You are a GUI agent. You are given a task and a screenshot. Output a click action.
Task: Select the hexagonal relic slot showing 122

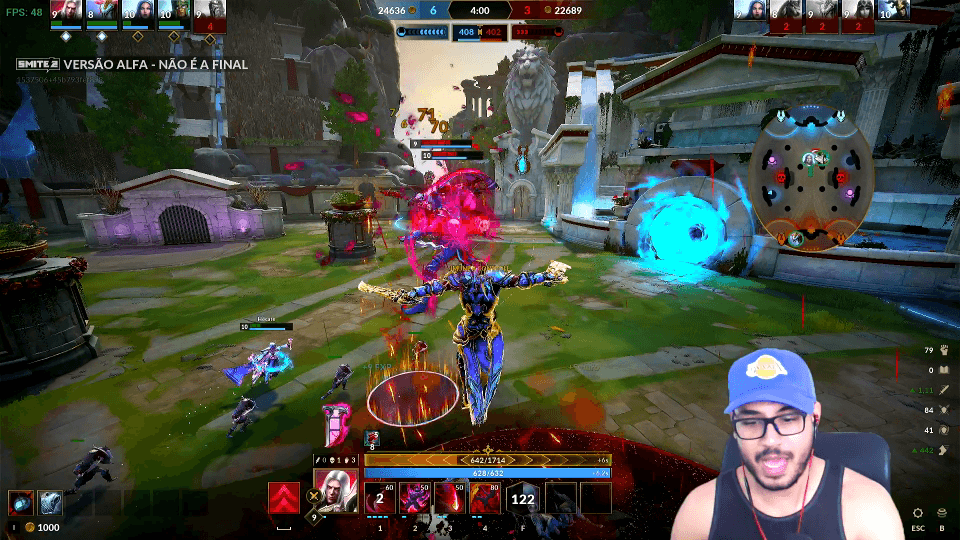pyautogui.click(x=522, y=498)
